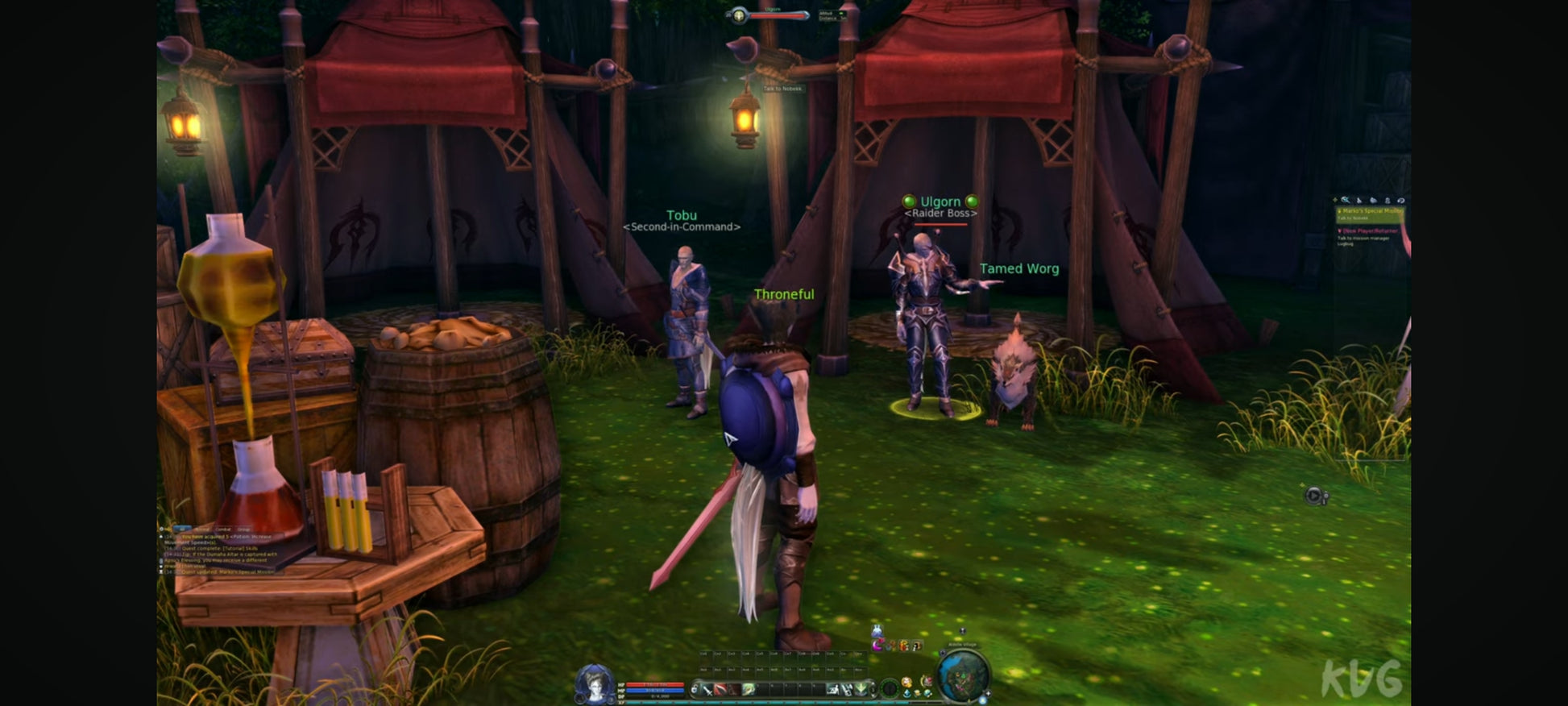Click the purple crescent buff icon
This screenshot has height=706, width=1568.
[x=878, y=646]
